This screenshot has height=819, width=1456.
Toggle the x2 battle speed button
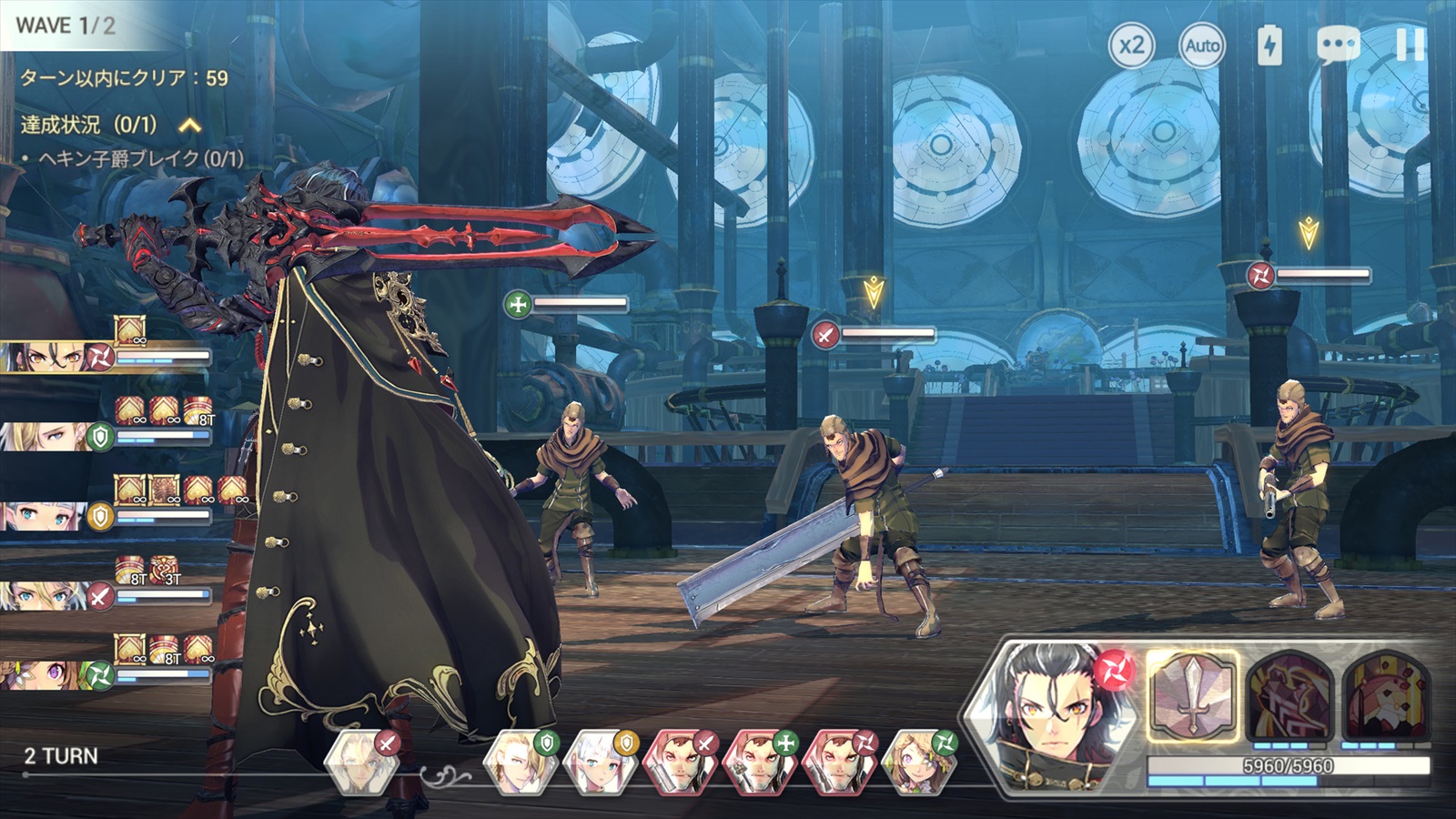(1131, 45)
